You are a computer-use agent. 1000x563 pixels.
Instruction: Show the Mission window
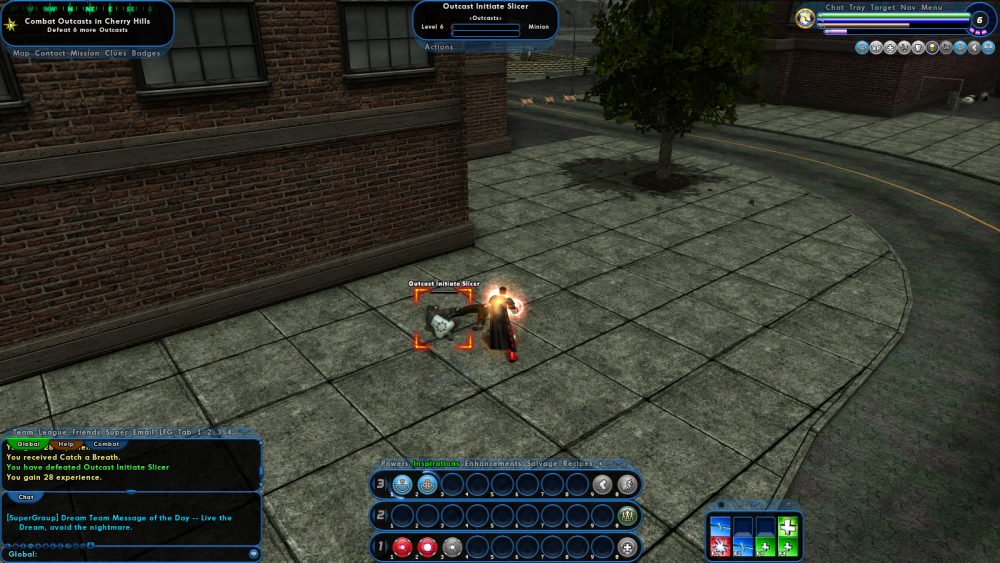click(x=84, y=53)
